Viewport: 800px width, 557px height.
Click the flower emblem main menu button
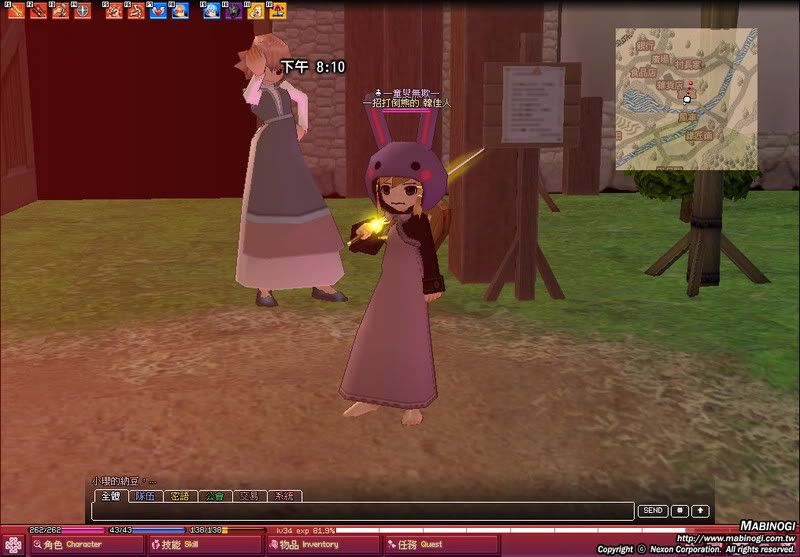coord(15,545)
